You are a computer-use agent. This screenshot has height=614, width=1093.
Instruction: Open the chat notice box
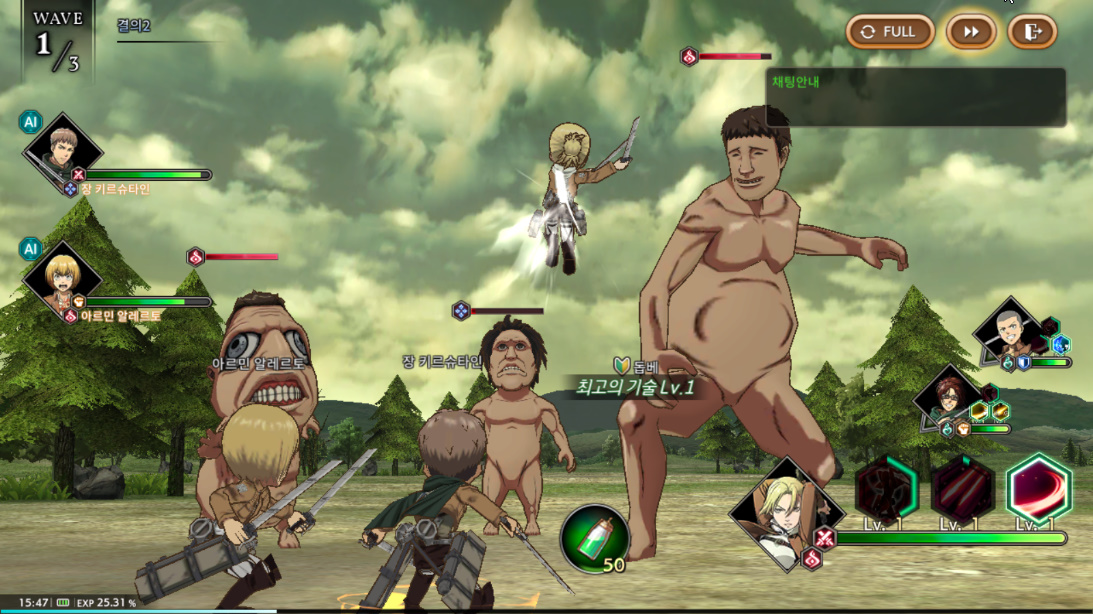tap(915, 97)
